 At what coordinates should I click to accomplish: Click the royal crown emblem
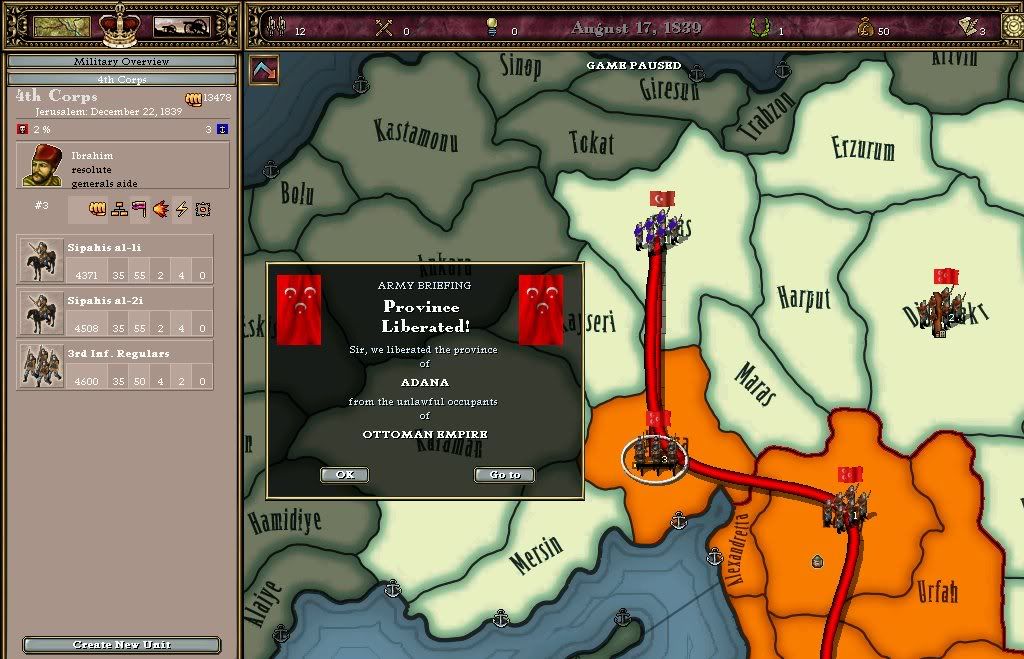pos(120,25)
